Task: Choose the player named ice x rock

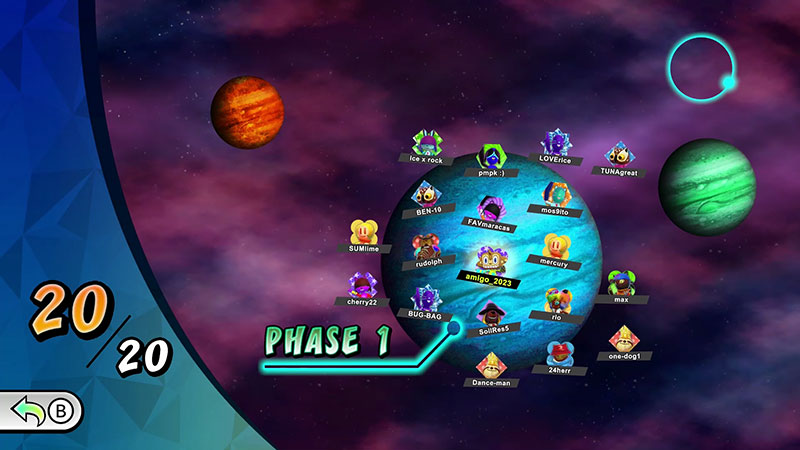Action: pos(427,144)
